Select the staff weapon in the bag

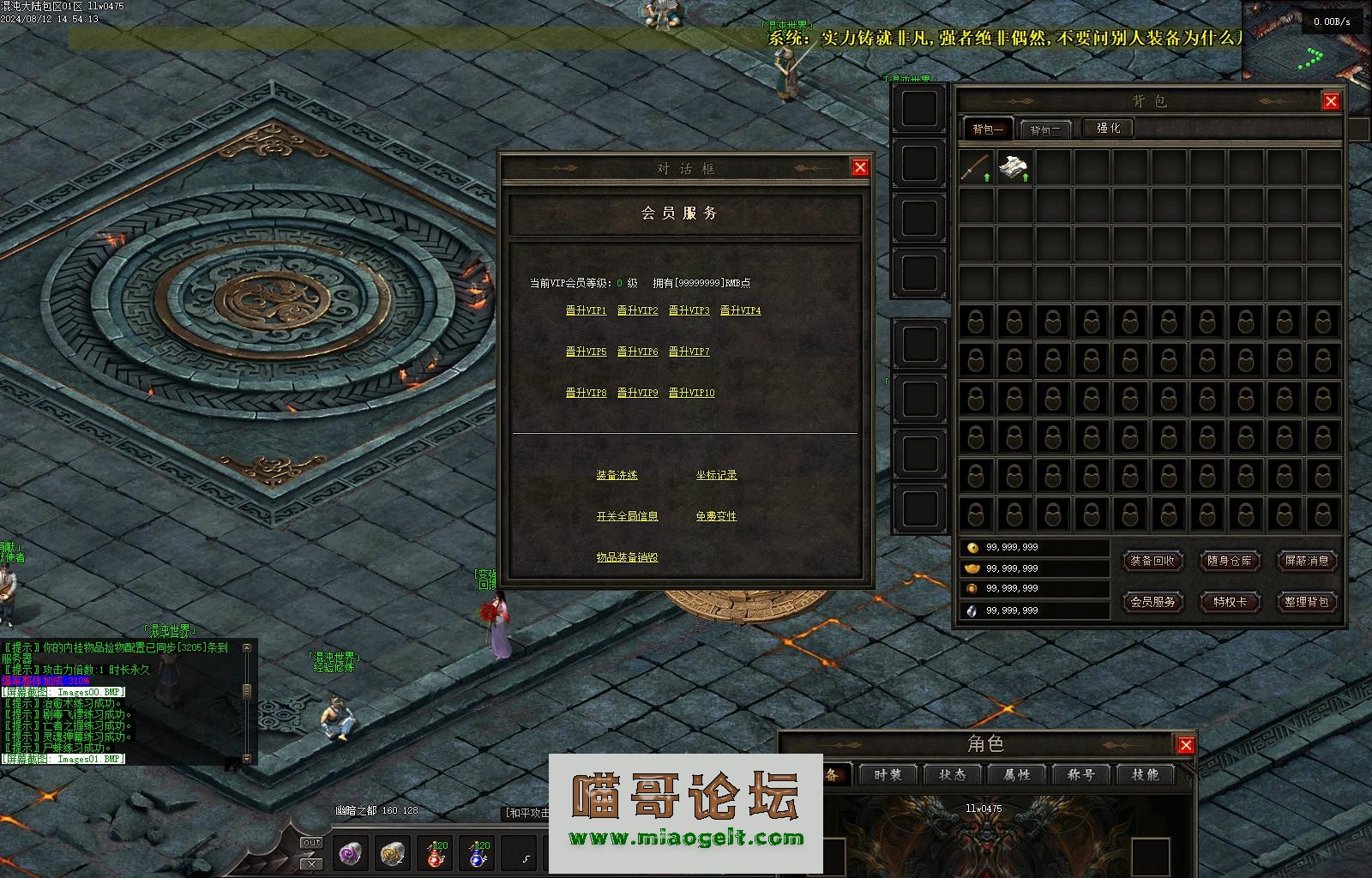[x=976, y=167]
